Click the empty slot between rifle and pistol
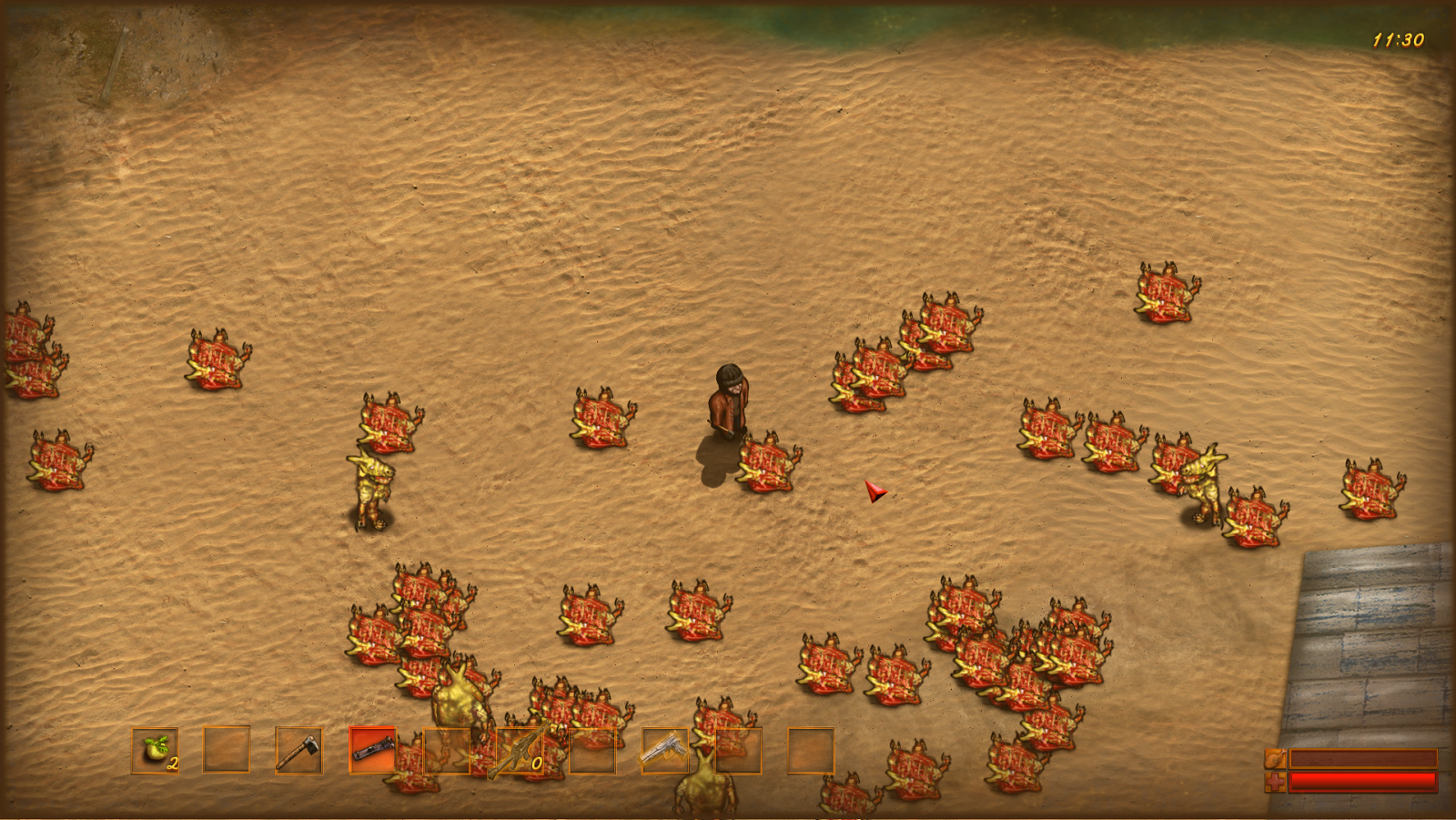 592,754
